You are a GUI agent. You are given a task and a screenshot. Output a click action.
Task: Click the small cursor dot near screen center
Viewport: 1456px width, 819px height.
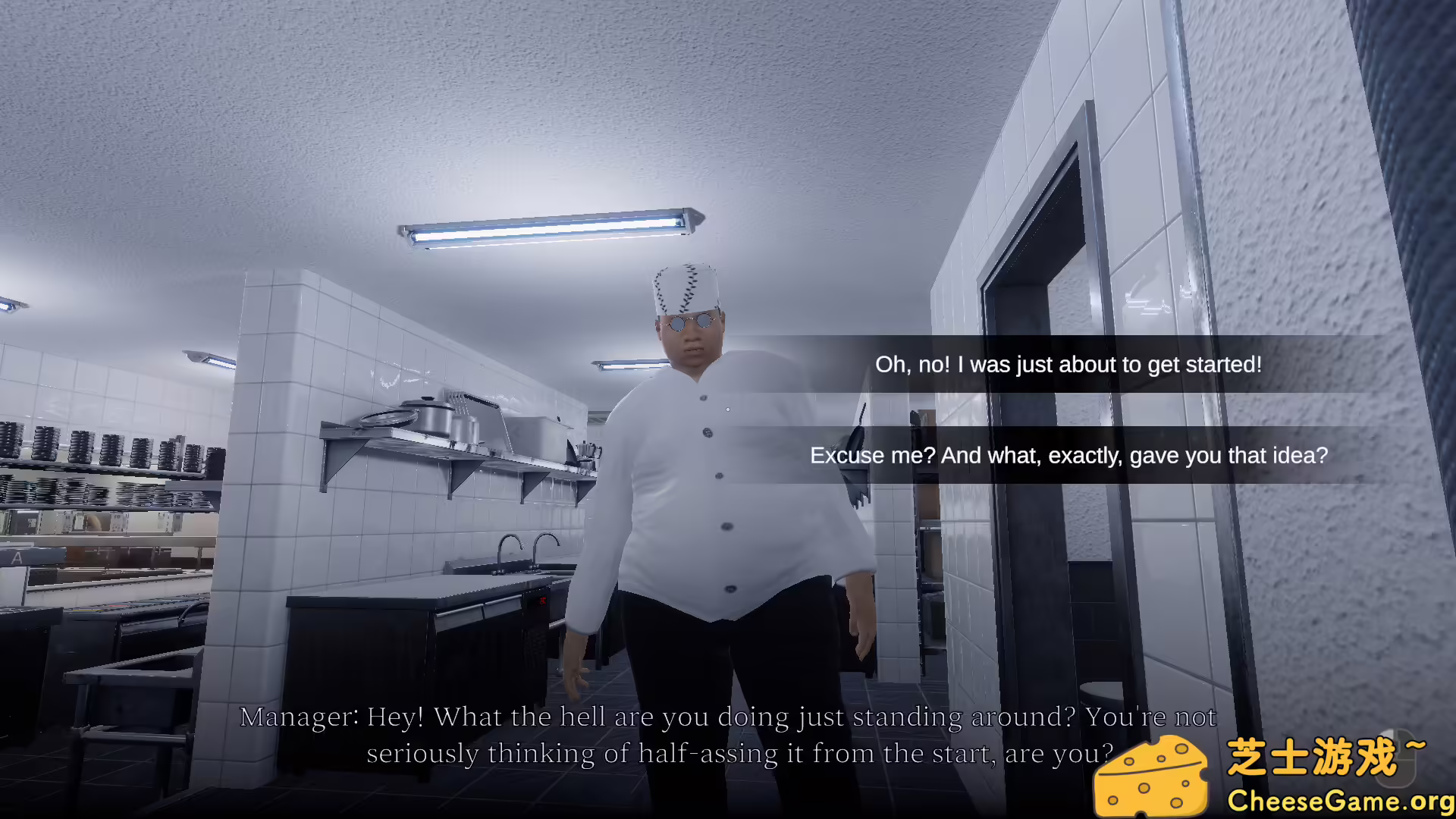(x=727, y=409)
